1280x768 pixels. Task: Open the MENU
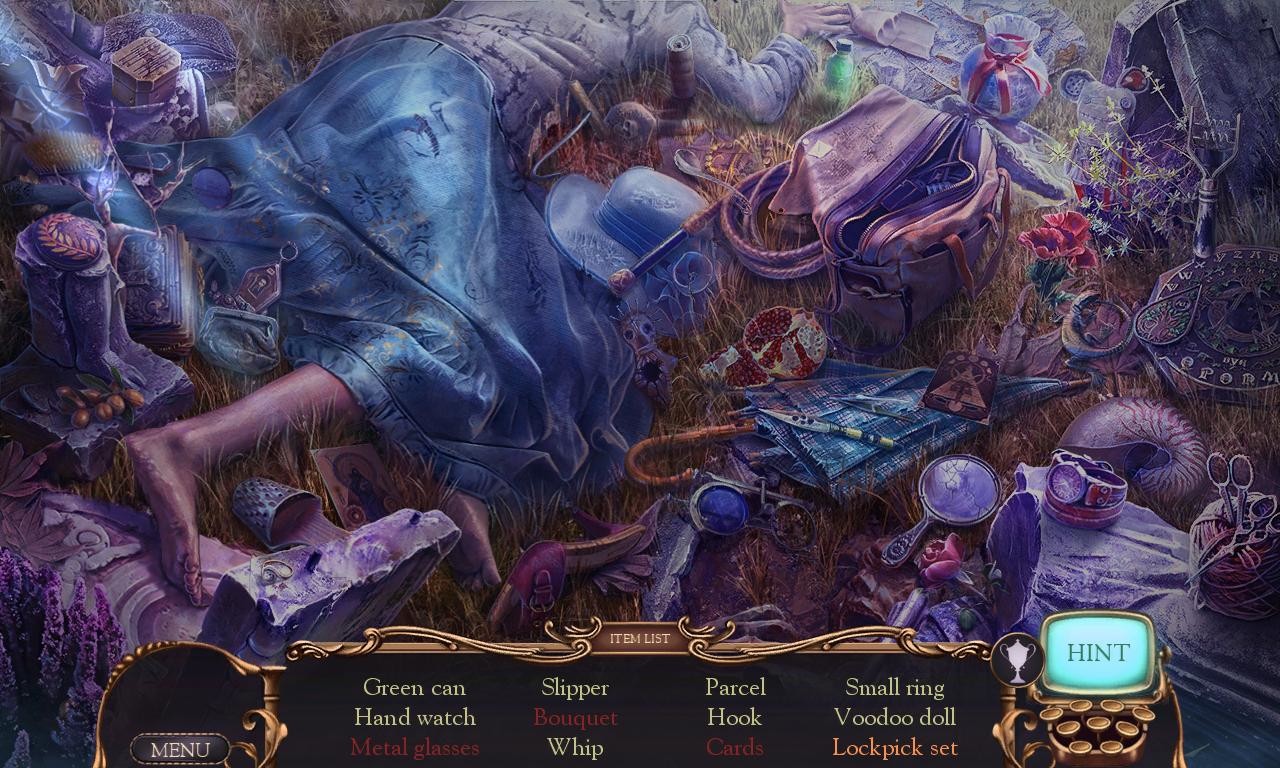[x=180, y=748]
